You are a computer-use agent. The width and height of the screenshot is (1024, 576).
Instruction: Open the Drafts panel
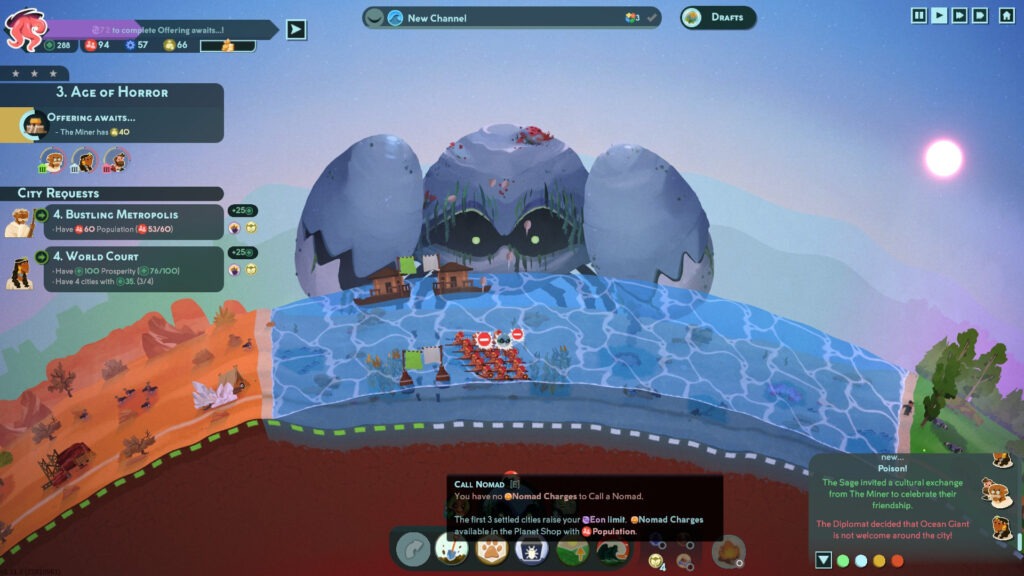(719, 18)
